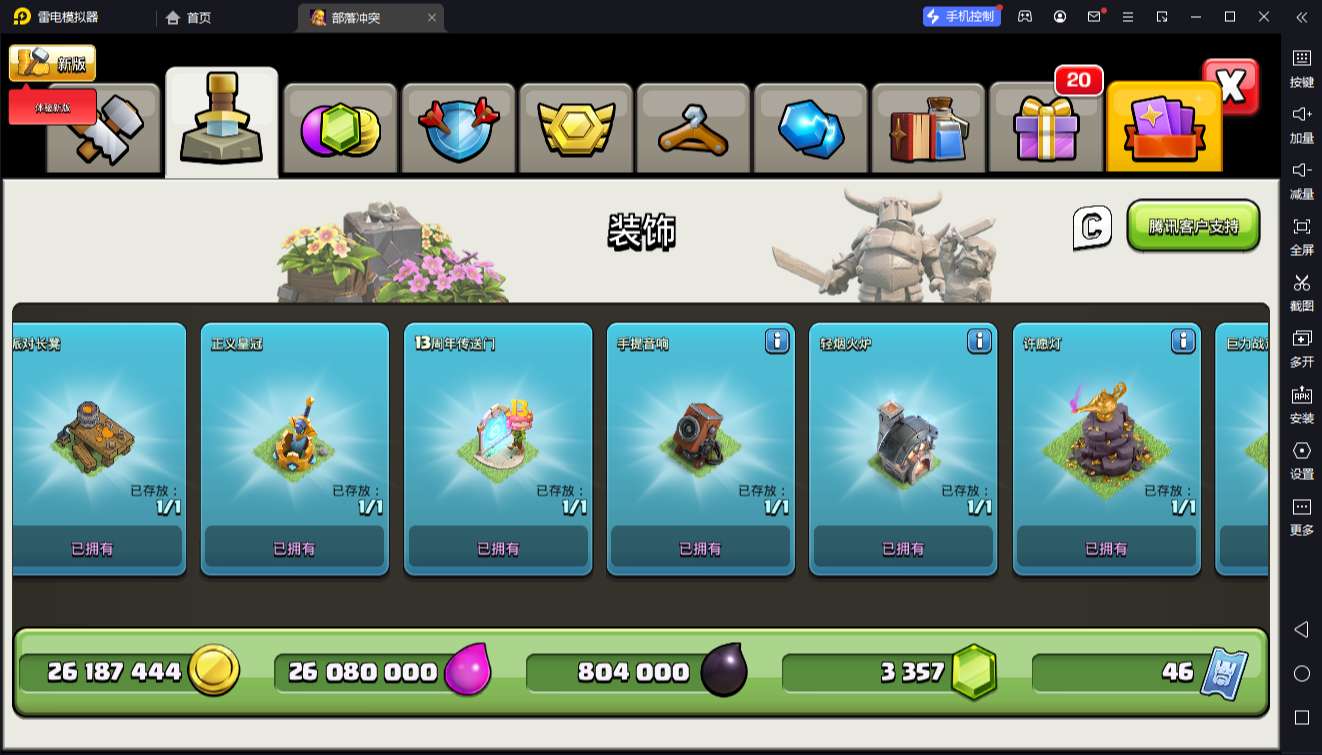Screen dimensions: 1322x755
Task: Open the purple tickets orange tab
Action: pos(1163,129)
